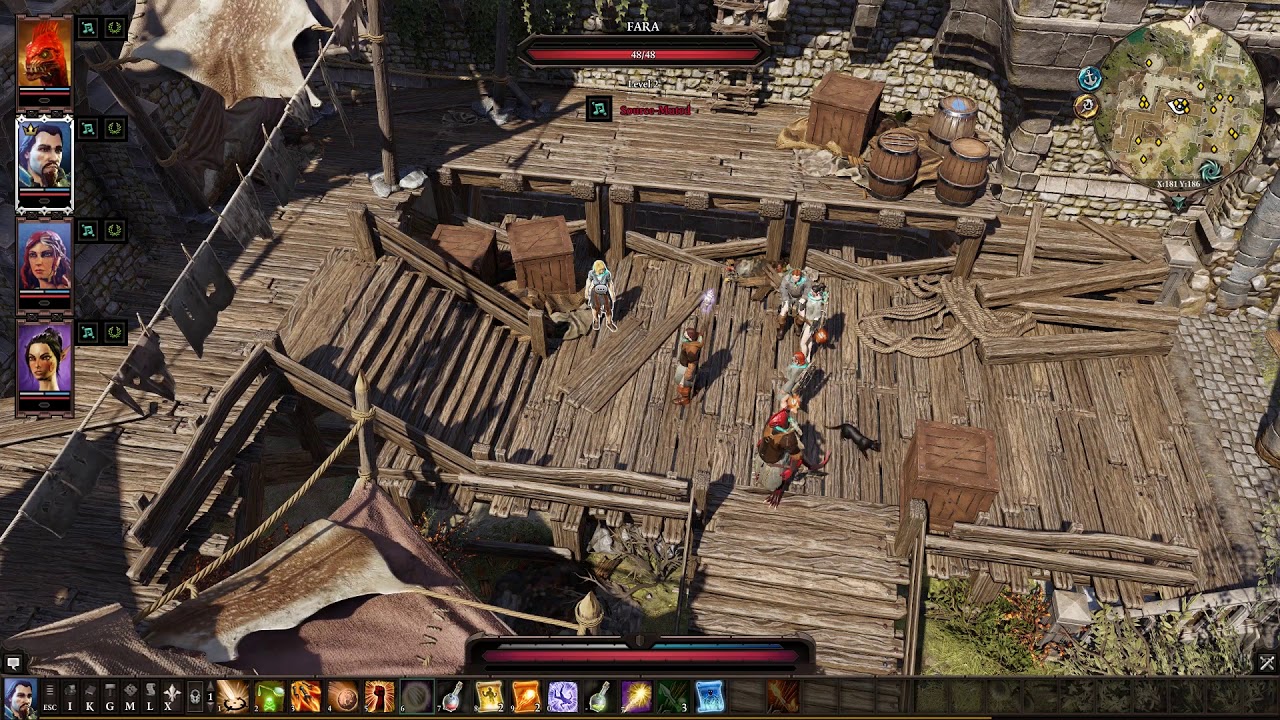The height and width of the screenshot is (720, 1280).
Task: Select the bearded man party portrait
Action: point(45,160)
